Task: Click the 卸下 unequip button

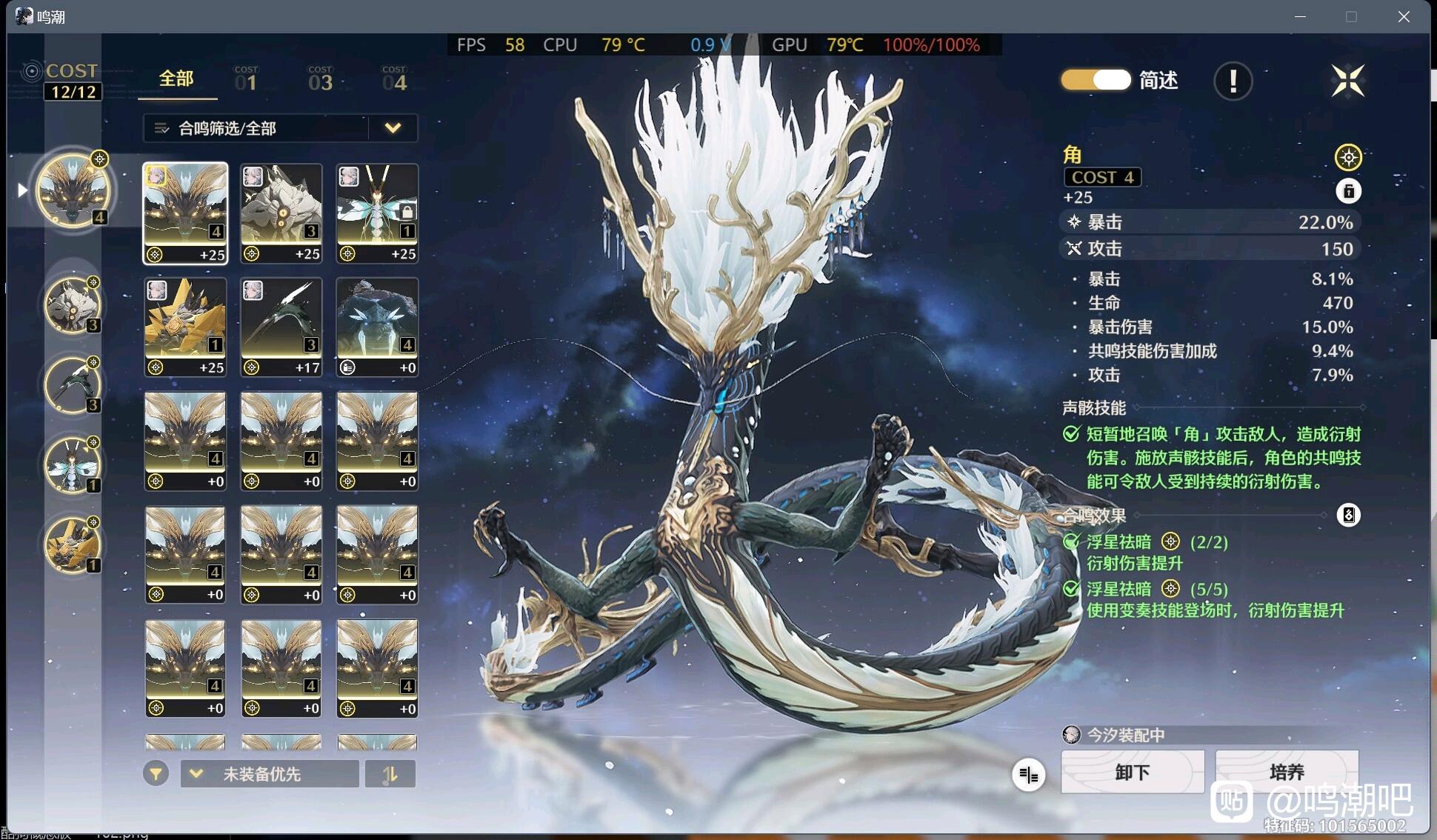Action: tap(1132, 772)
